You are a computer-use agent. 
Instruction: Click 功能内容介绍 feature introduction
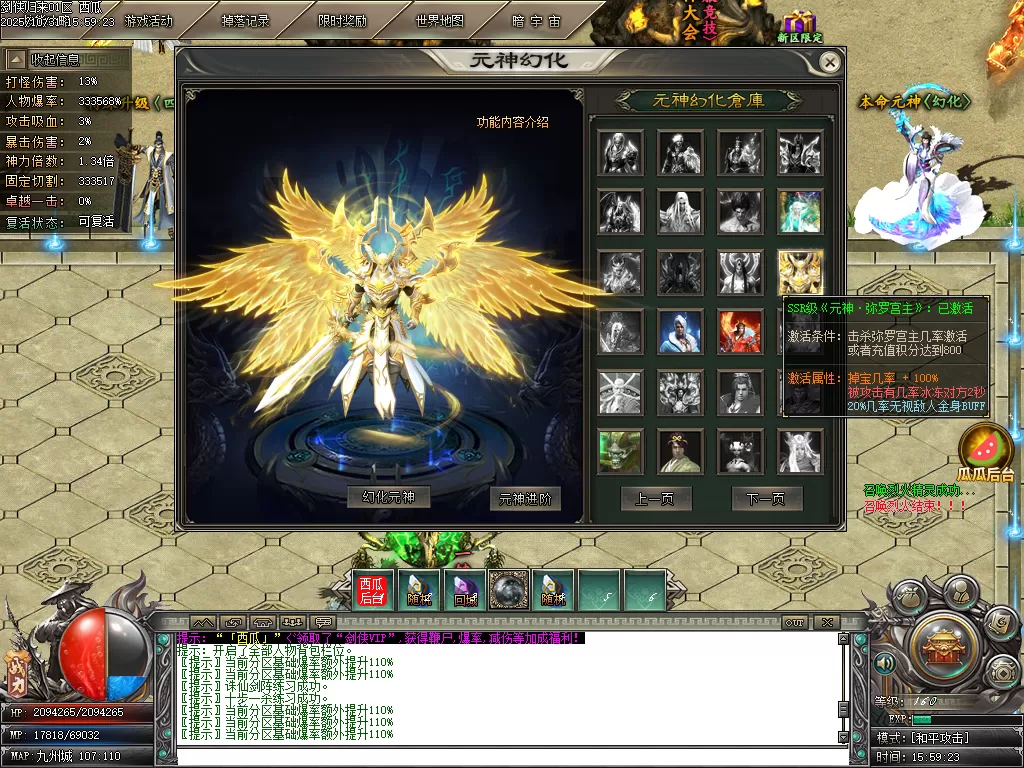point(512,123)
